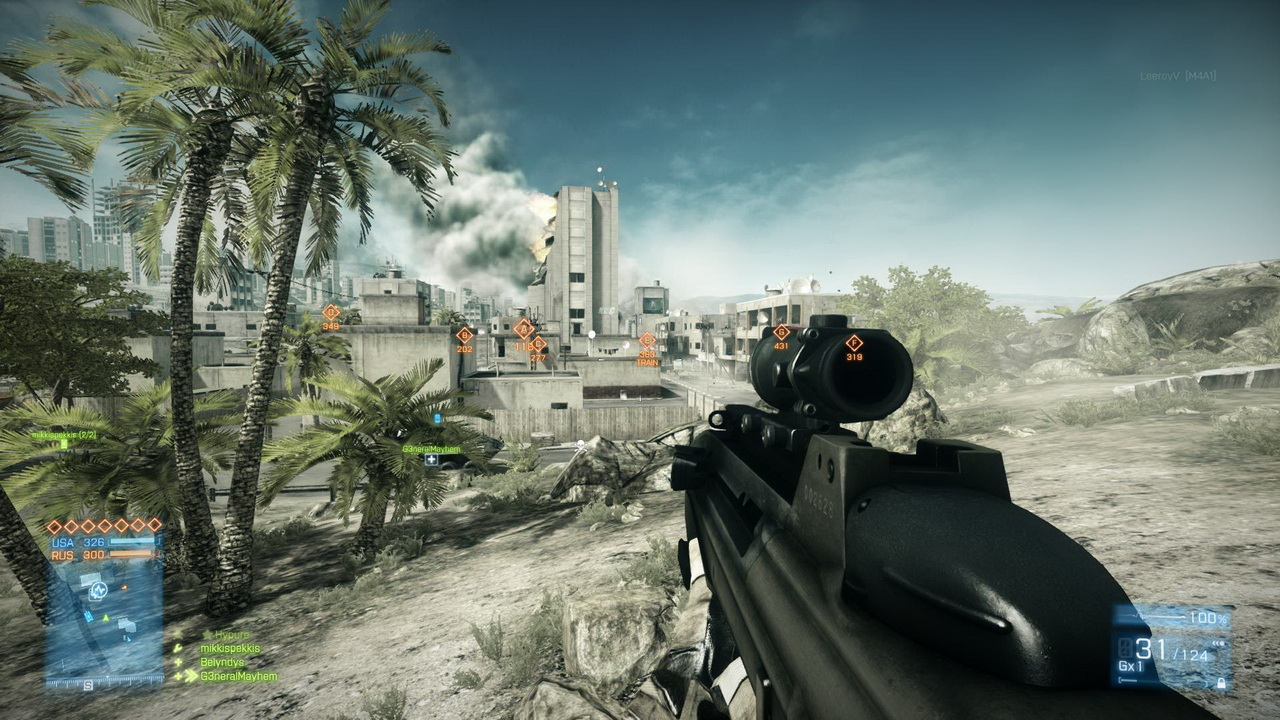This screenshot has width=1280, height=720.
Task: Click objective marker D showing 349
Action: [x=331, y=313]
